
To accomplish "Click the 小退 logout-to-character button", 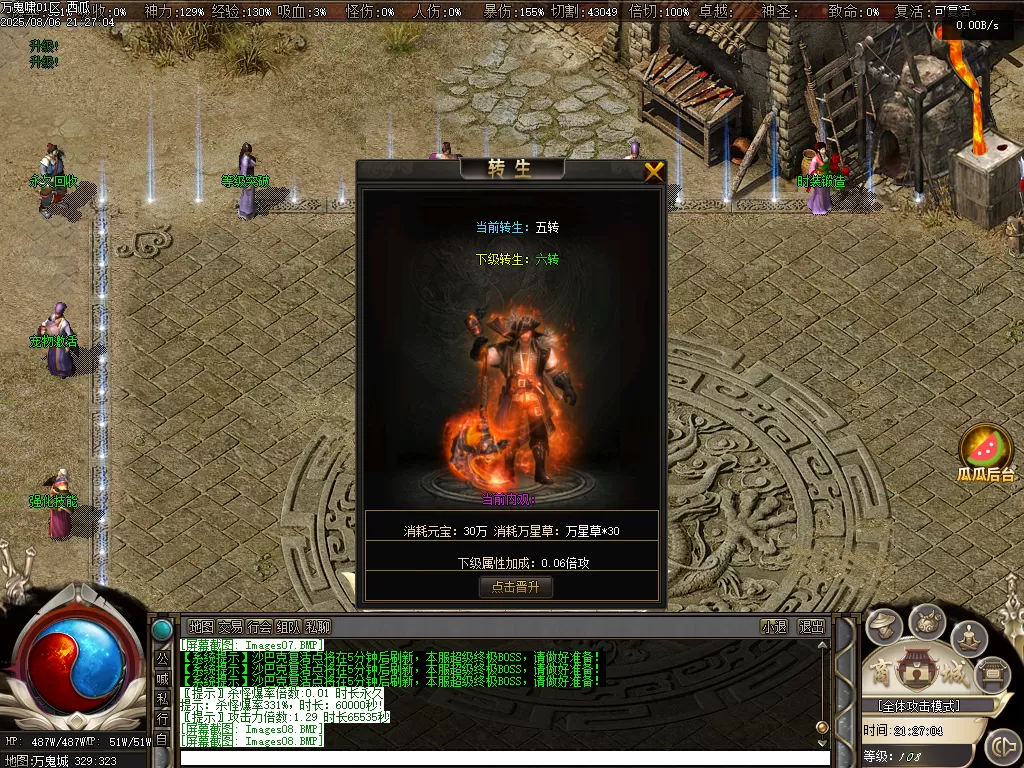I will click(774, 627).
